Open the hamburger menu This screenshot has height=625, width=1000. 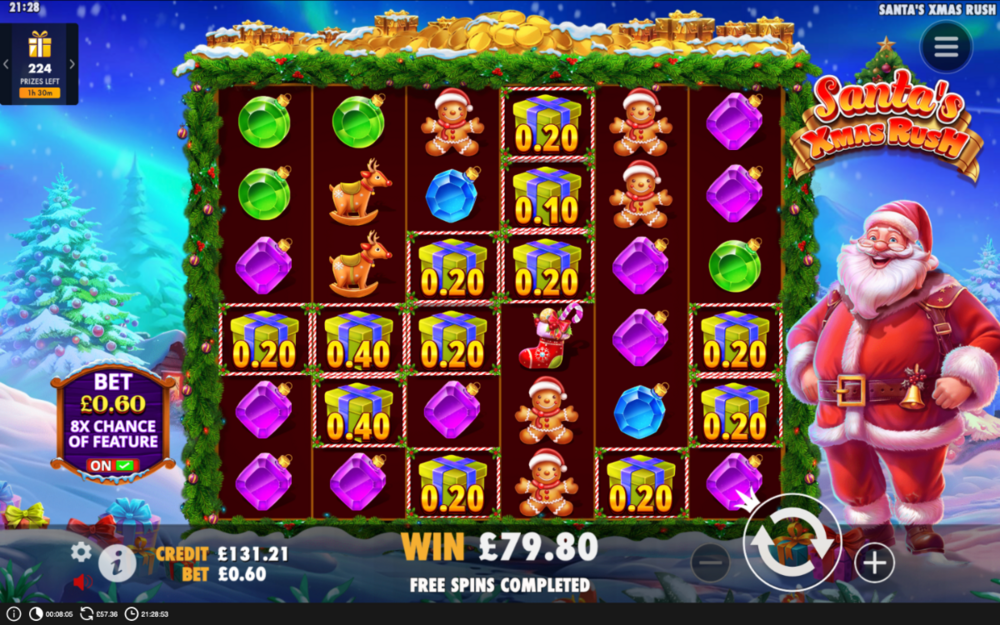[x=945, y=47]
